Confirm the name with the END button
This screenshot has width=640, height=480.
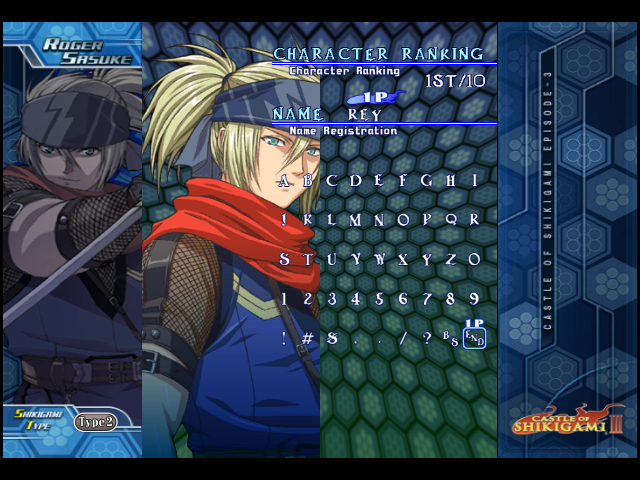[475, 339]
